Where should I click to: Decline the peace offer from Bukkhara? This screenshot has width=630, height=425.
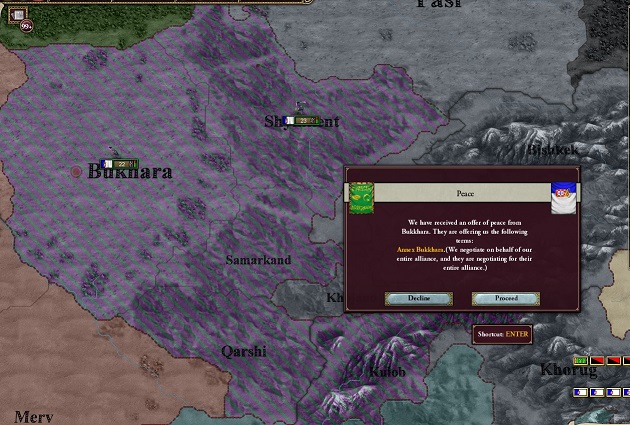click(419, 298)
